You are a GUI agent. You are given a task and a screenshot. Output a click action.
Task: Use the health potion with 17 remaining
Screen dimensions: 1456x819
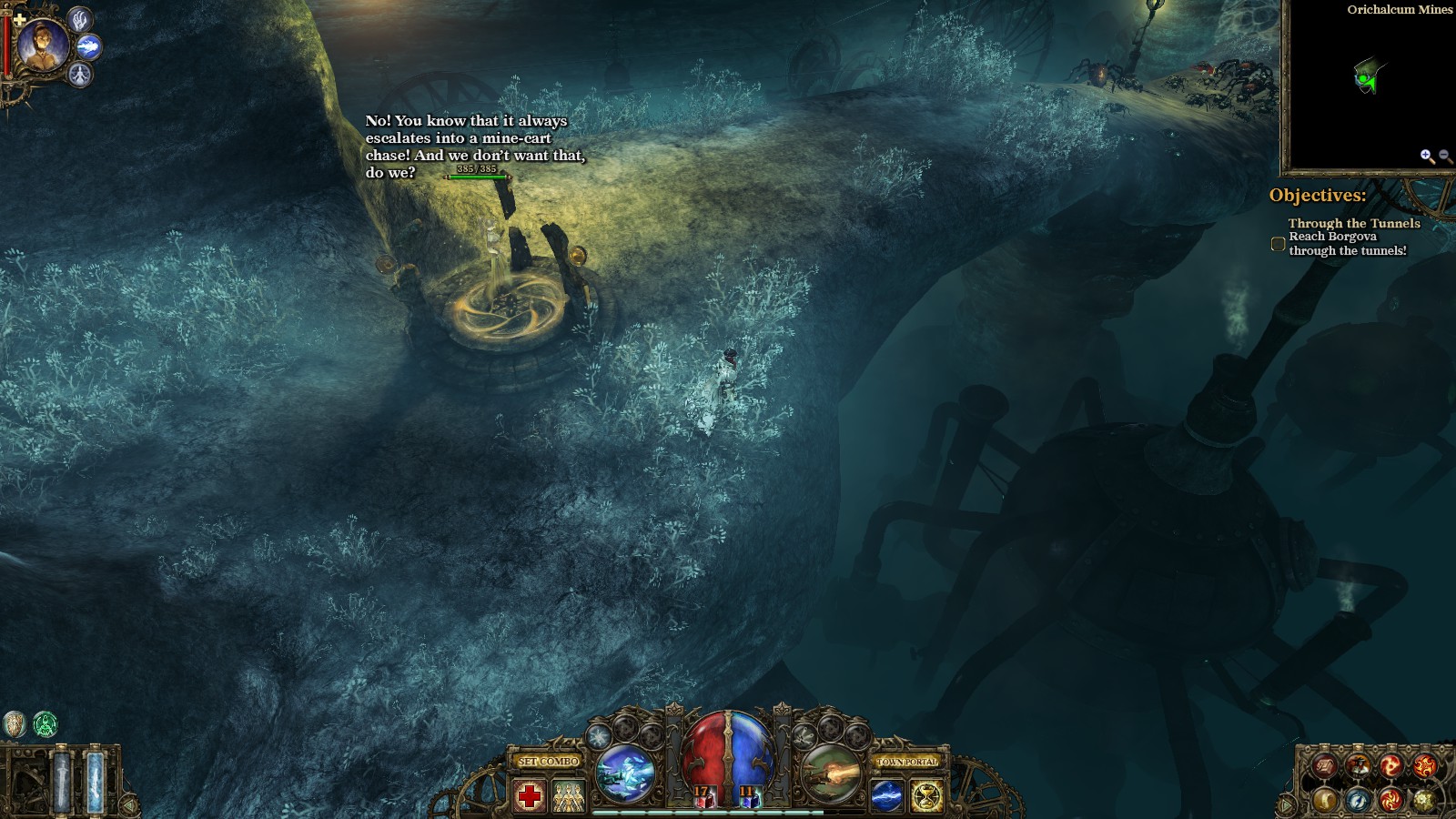click(x=703, y=798)
